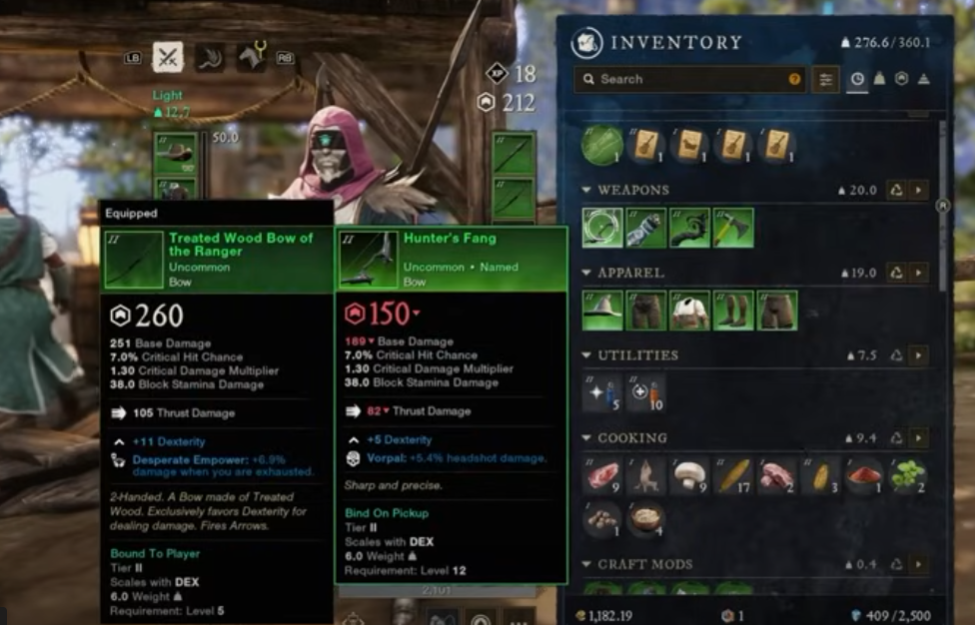Click the inventory Search field
The width and height of the screenshot is (975, 625).
tap(690, 79)
